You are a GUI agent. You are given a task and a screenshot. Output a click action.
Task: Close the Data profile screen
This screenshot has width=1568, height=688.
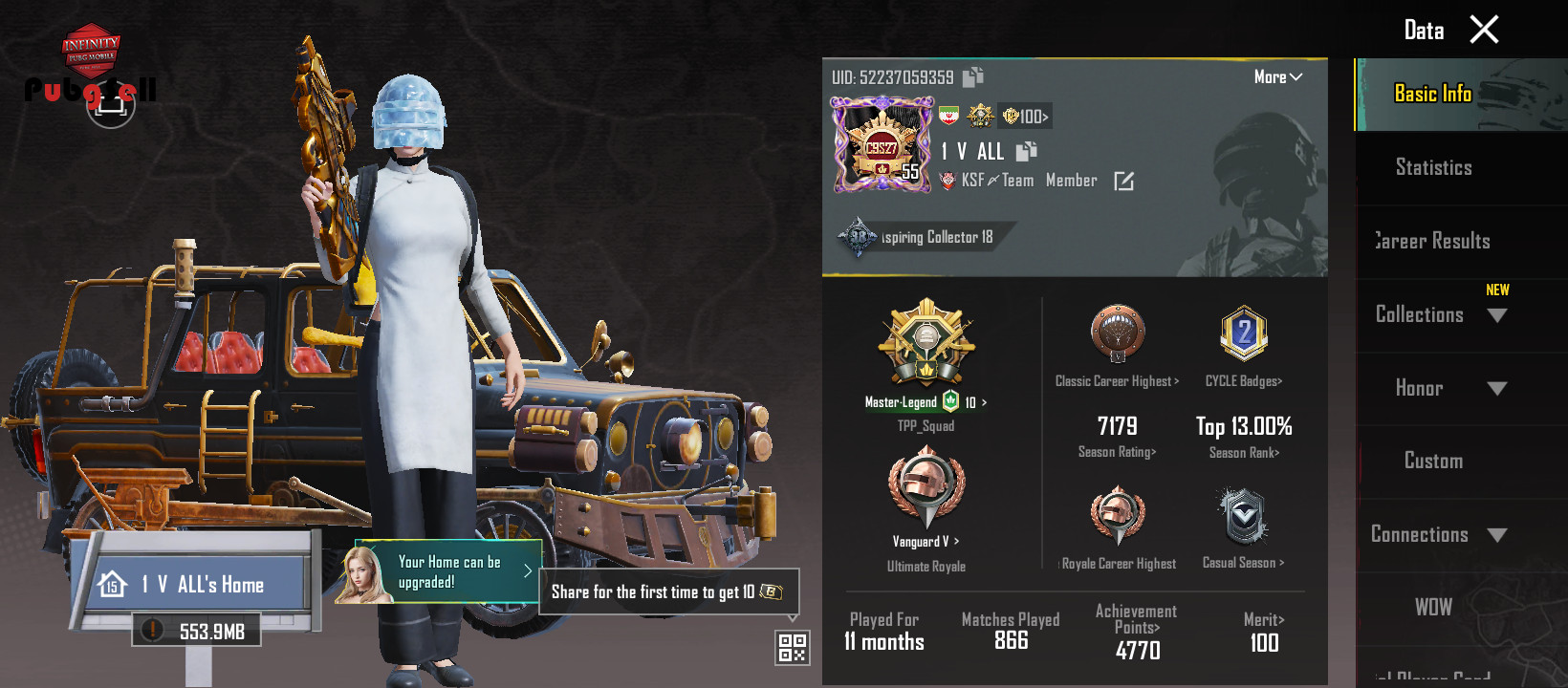[1484, 30]
